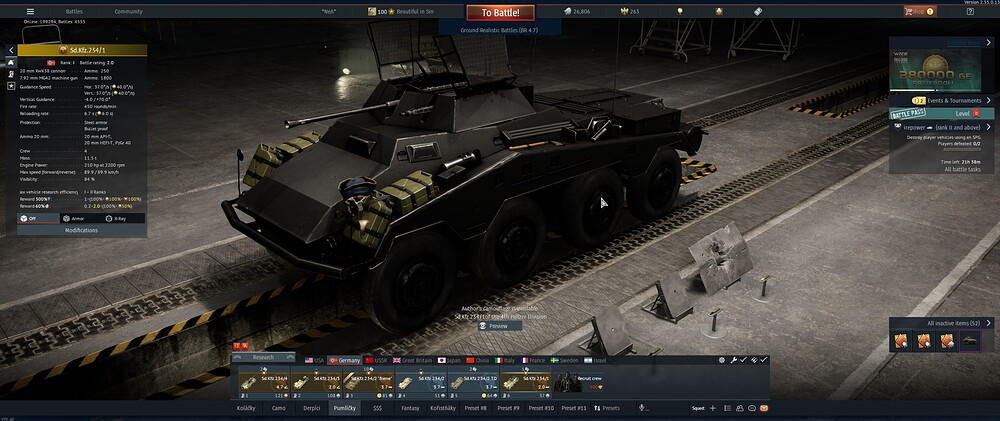Open the vehicle Modifications panel
The height and width of the screenshot is (421, 1000).
tap(81, 230)
